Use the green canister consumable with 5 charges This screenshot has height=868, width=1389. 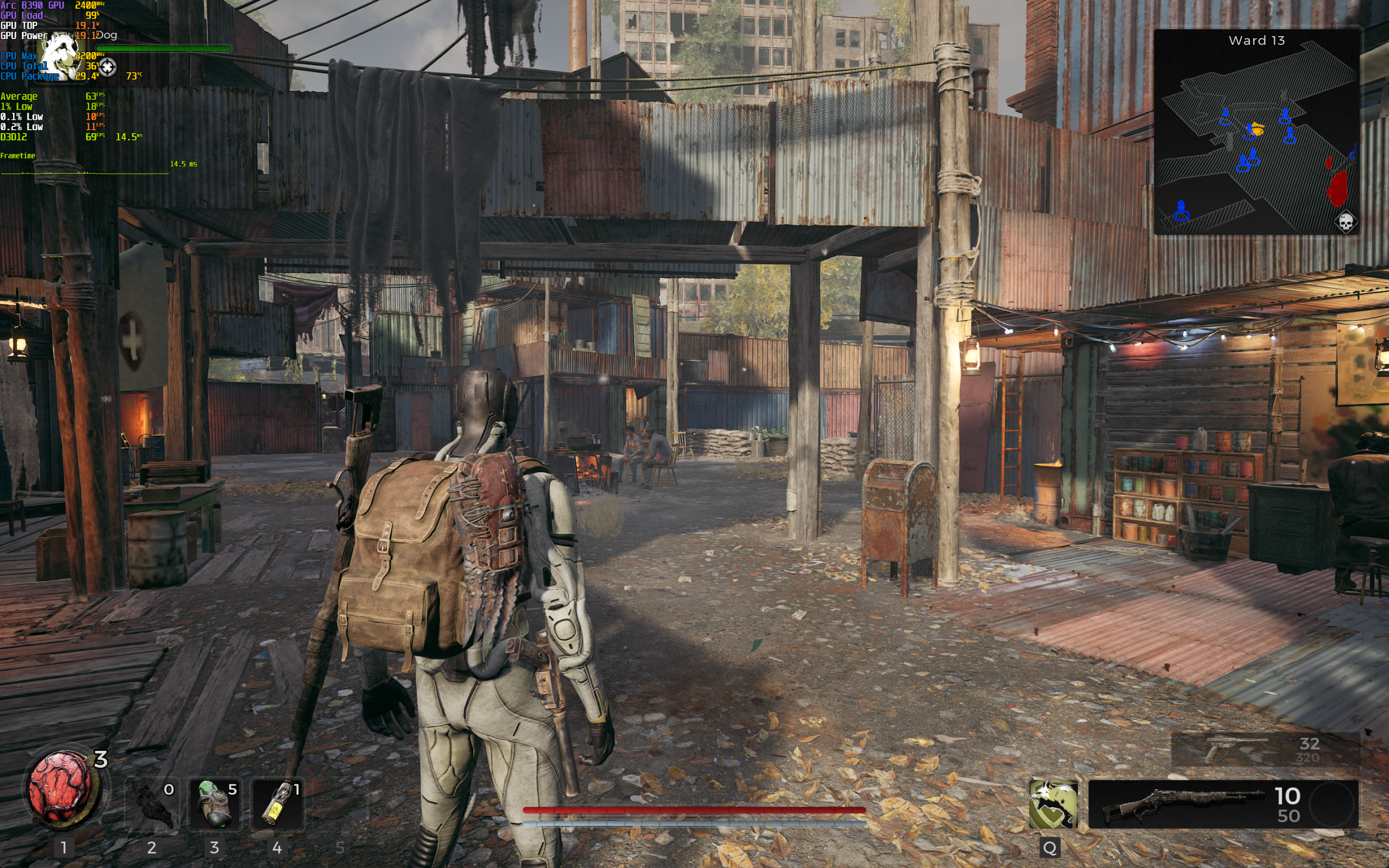tap(215, 805)
